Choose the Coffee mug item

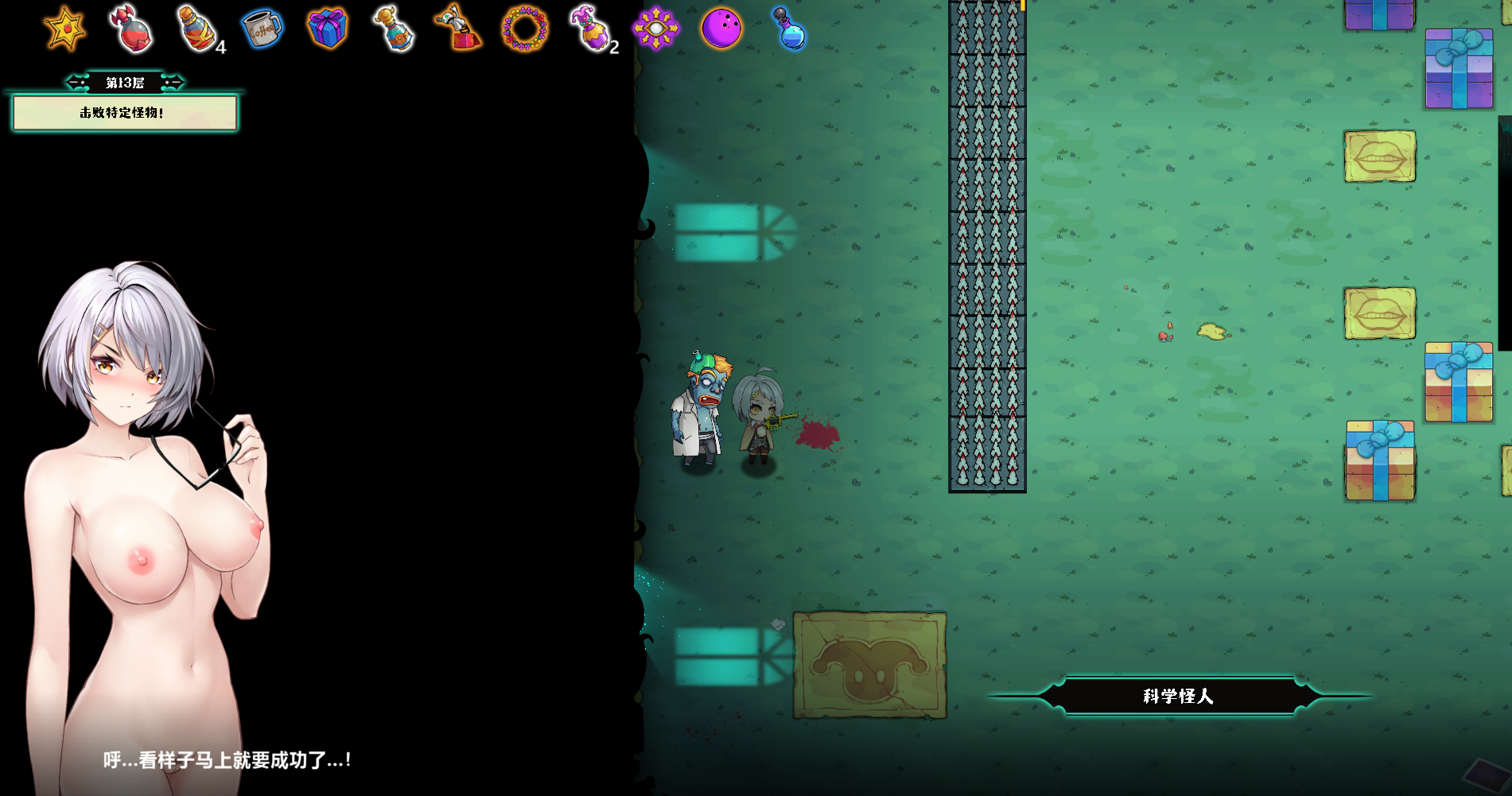click(262, 29)
